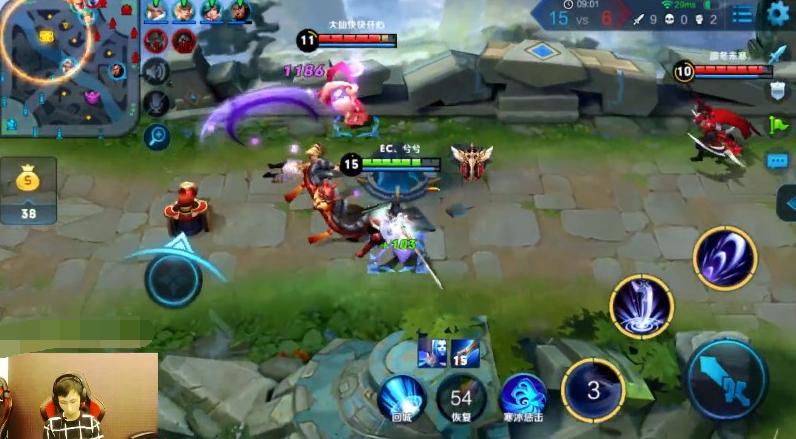Image resolution: width=796 pixels, height=439 pixels.
Task: Tap the movement joystick
Action: click(173, 277)
